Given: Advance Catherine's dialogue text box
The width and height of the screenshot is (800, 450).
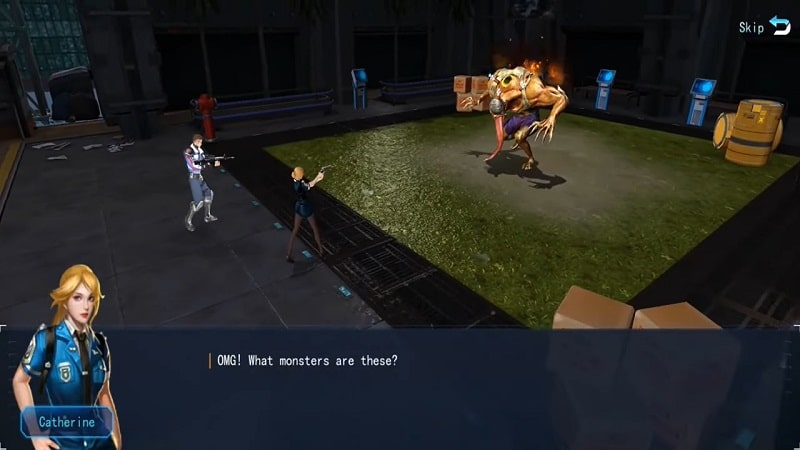Looking at the screenshot, I should point(450,385).
